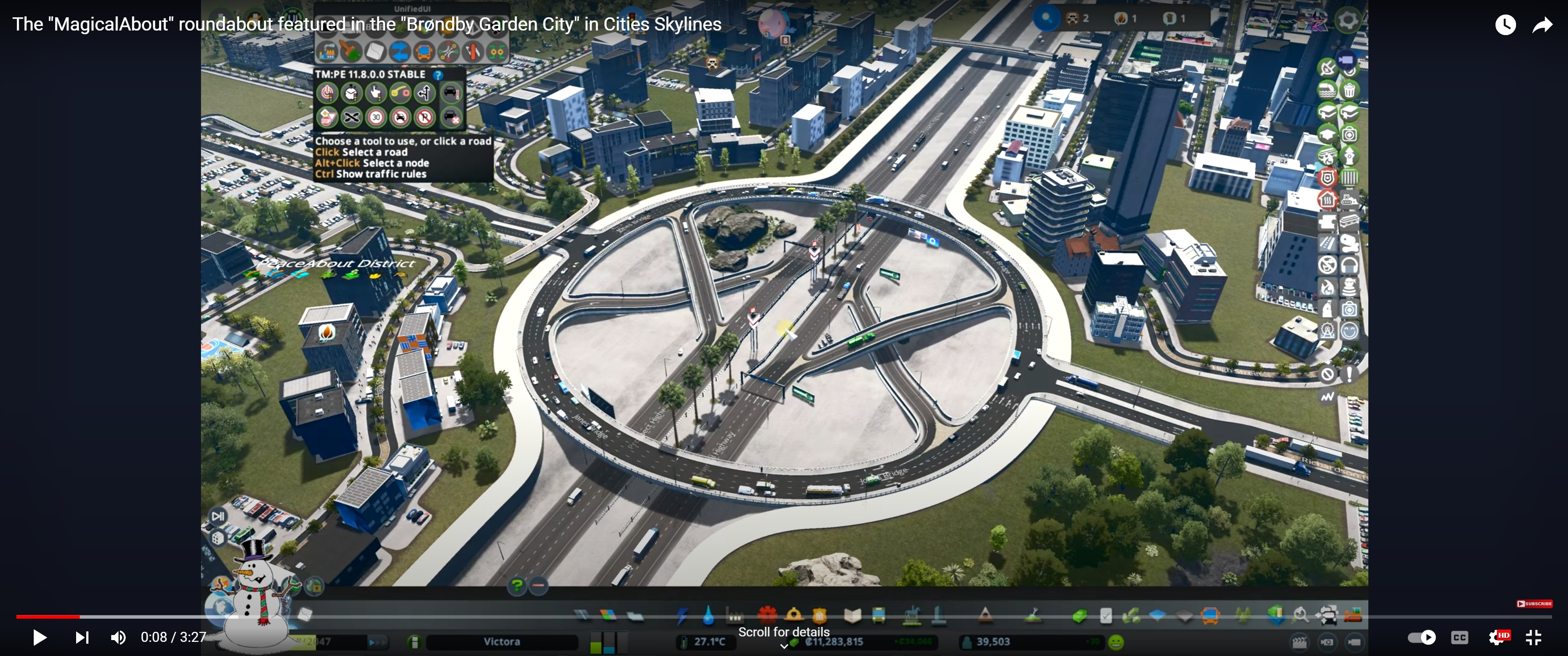Select the TM:PE lane arrows tool
Viewport: 1568px width, 656px height.
(425, 92)
